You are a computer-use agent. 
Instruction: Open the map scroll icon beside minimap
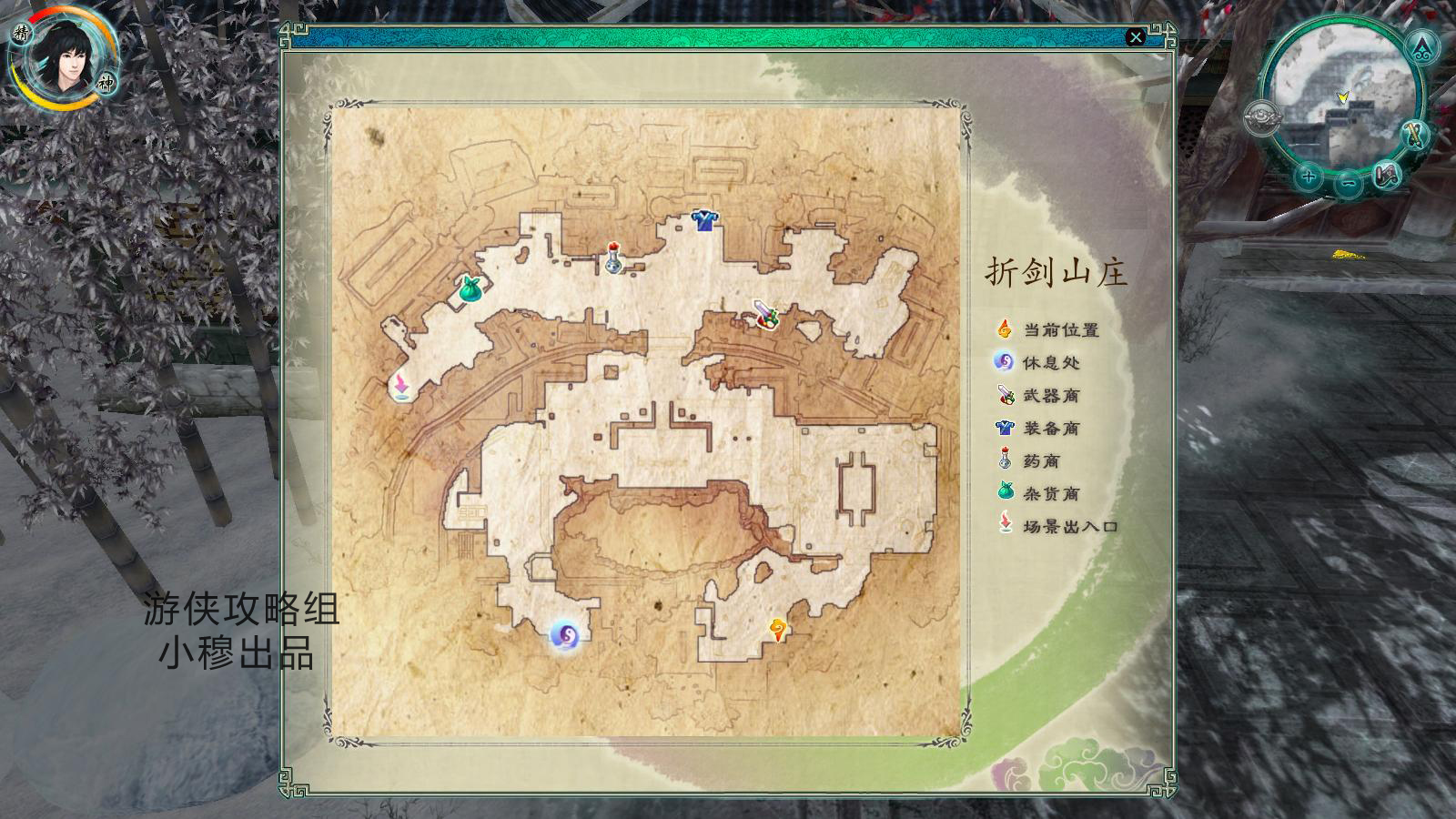coord(1387,174)
